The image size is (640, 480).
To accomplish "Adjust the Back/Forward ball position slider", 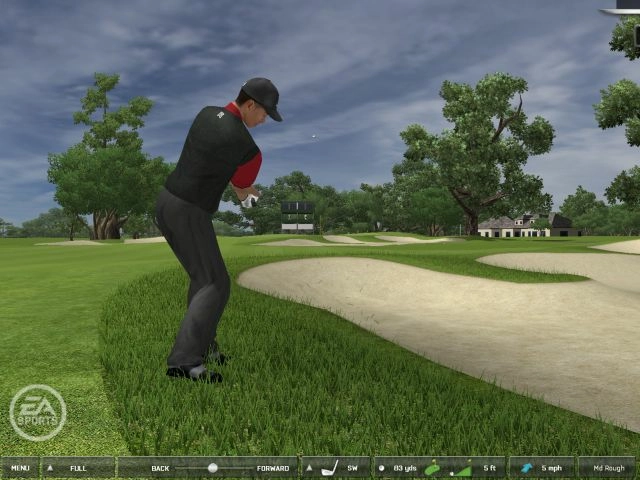I will [x=212, y=467].
